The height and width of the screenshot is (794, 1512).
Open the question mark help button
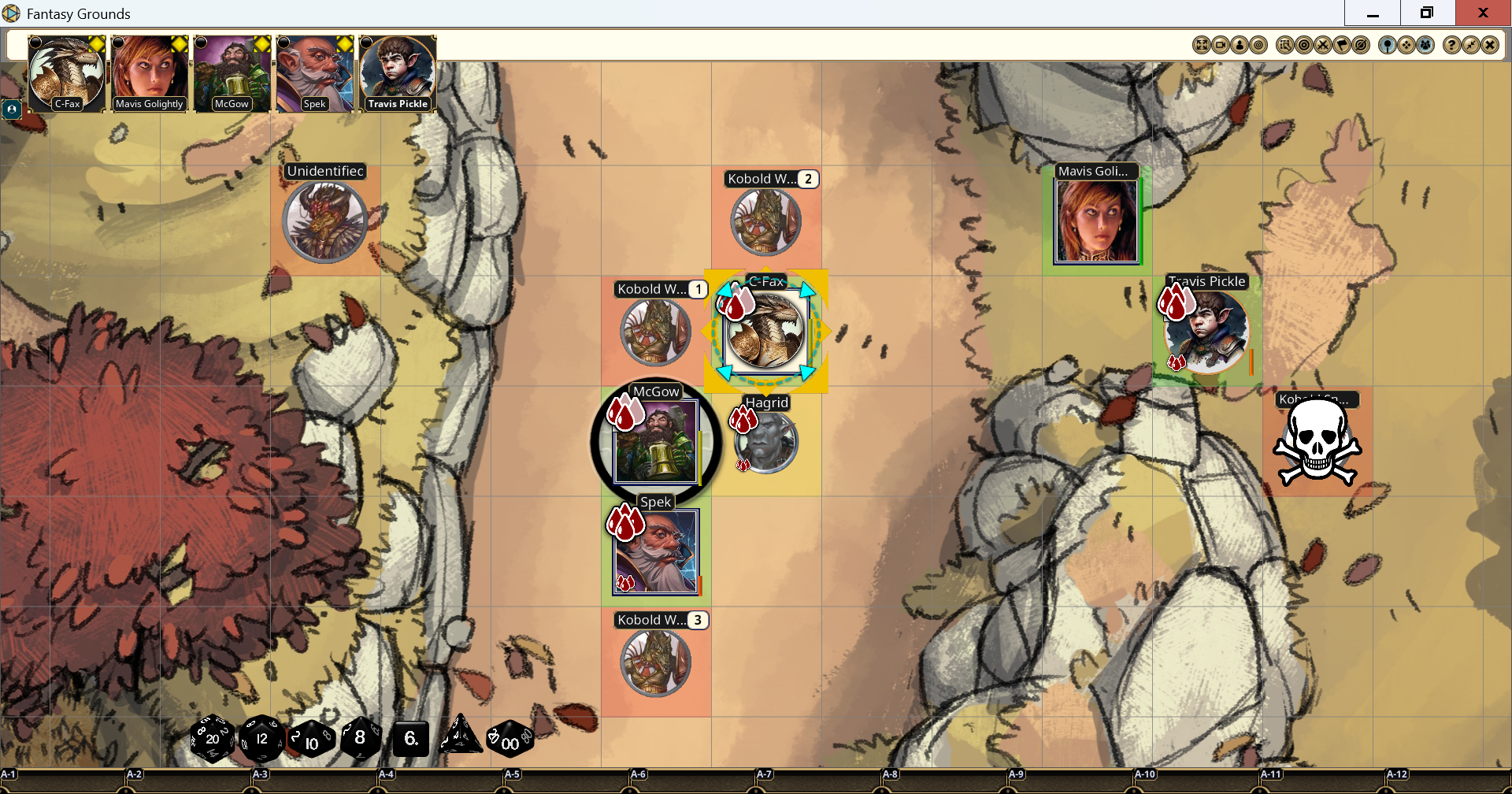tap(1451, 45)
